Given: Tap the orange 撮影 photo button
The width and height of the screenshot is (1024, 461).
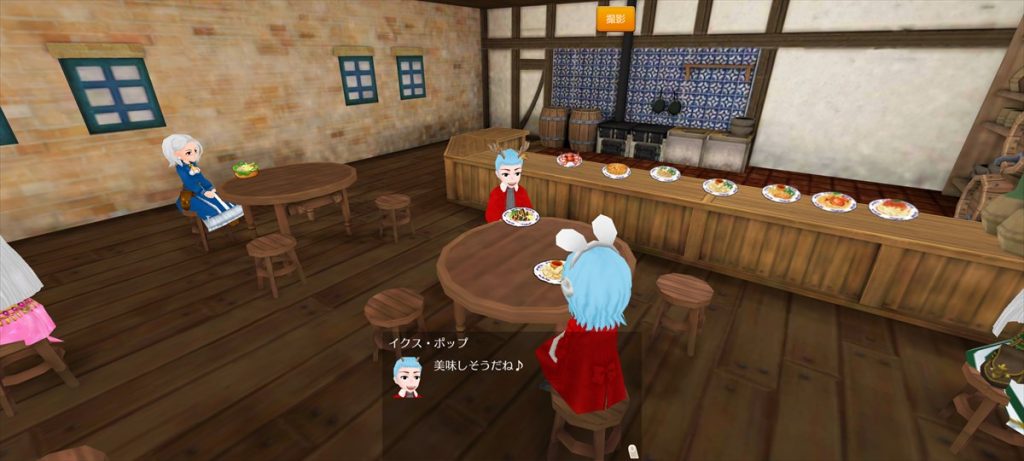Looking at the screenshot, I should 616,18.
